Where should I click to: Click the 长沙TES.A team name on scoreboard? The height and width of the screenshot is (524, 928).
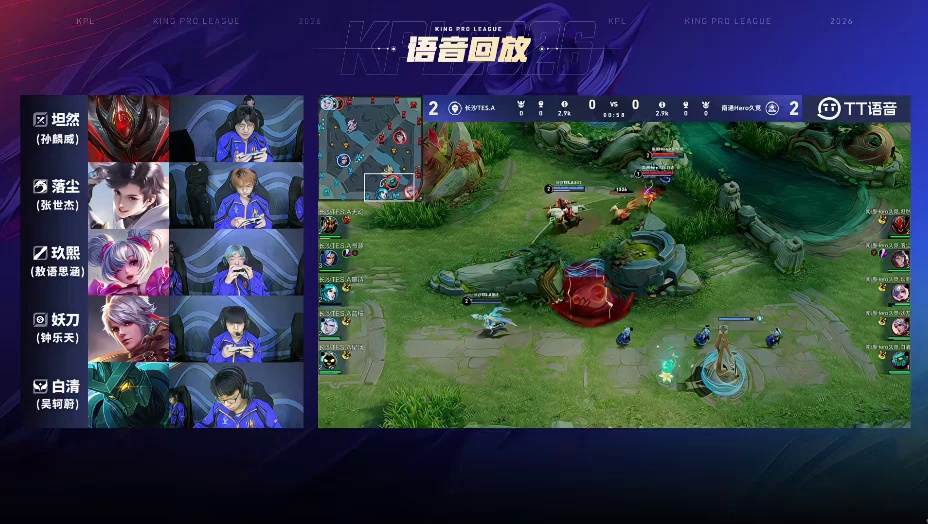[x=479, y=108]
